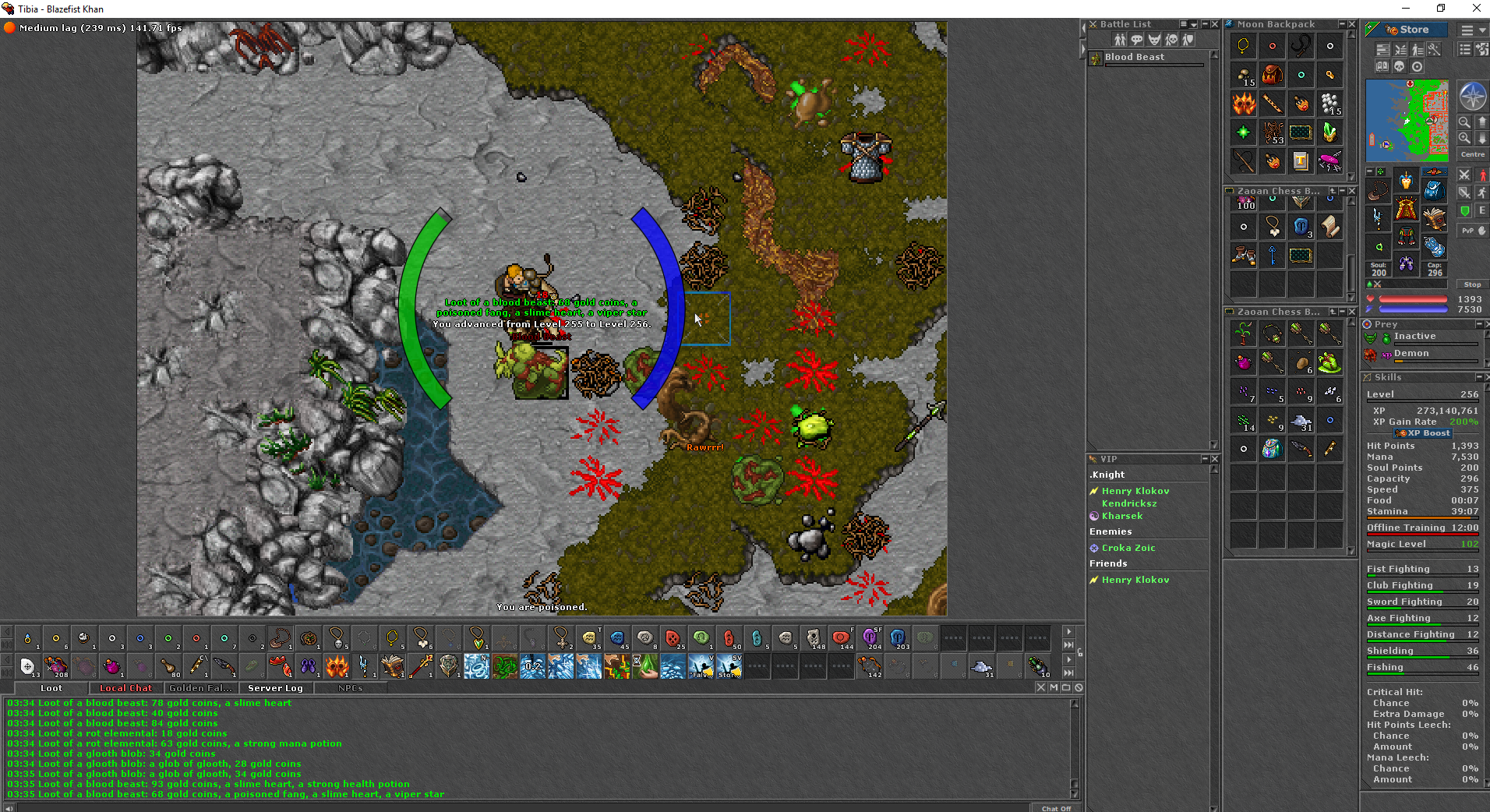Switch to the Server Log tab

(274, 688)
